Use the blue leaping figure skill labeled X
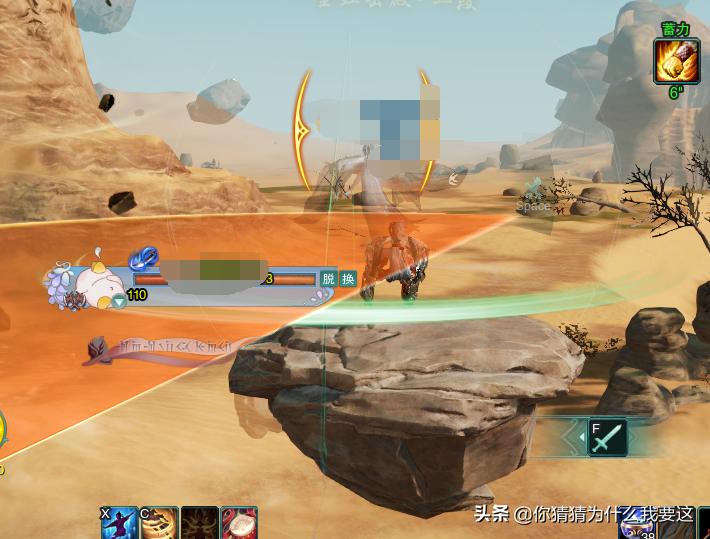The height and width of the screenshot is (539, 710). [x=119, y=523]
